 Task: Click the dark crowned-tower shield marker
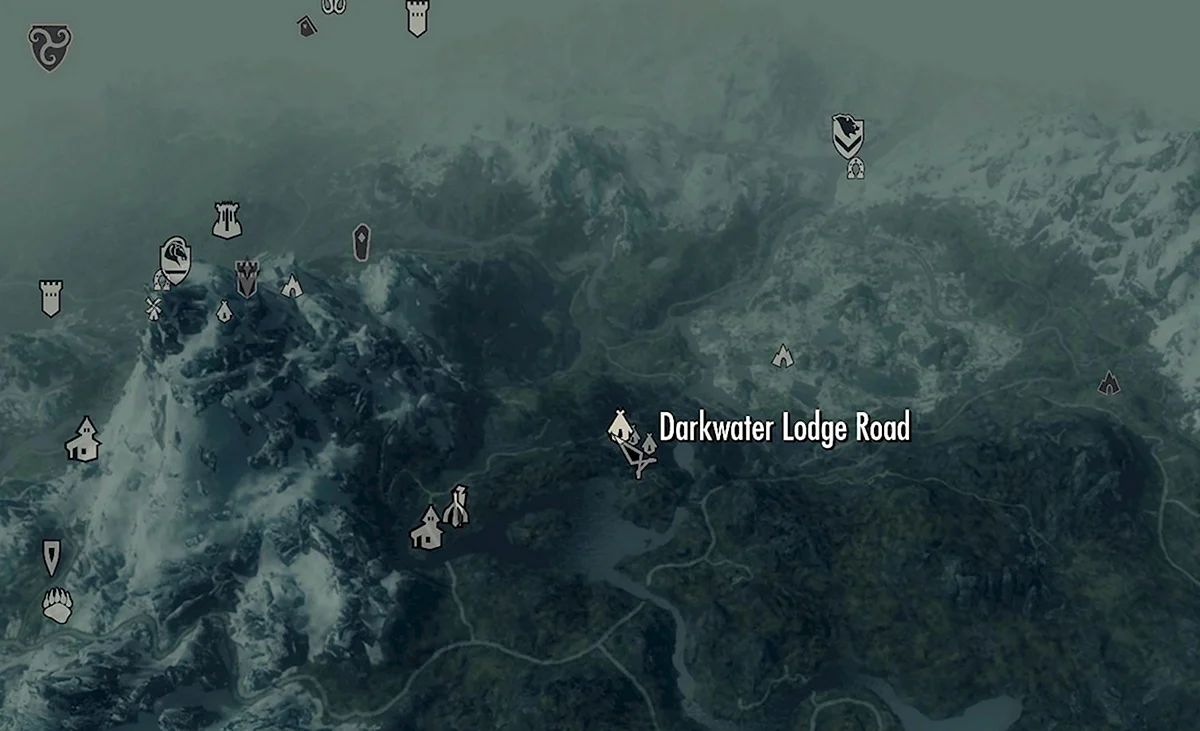point(246,278)
